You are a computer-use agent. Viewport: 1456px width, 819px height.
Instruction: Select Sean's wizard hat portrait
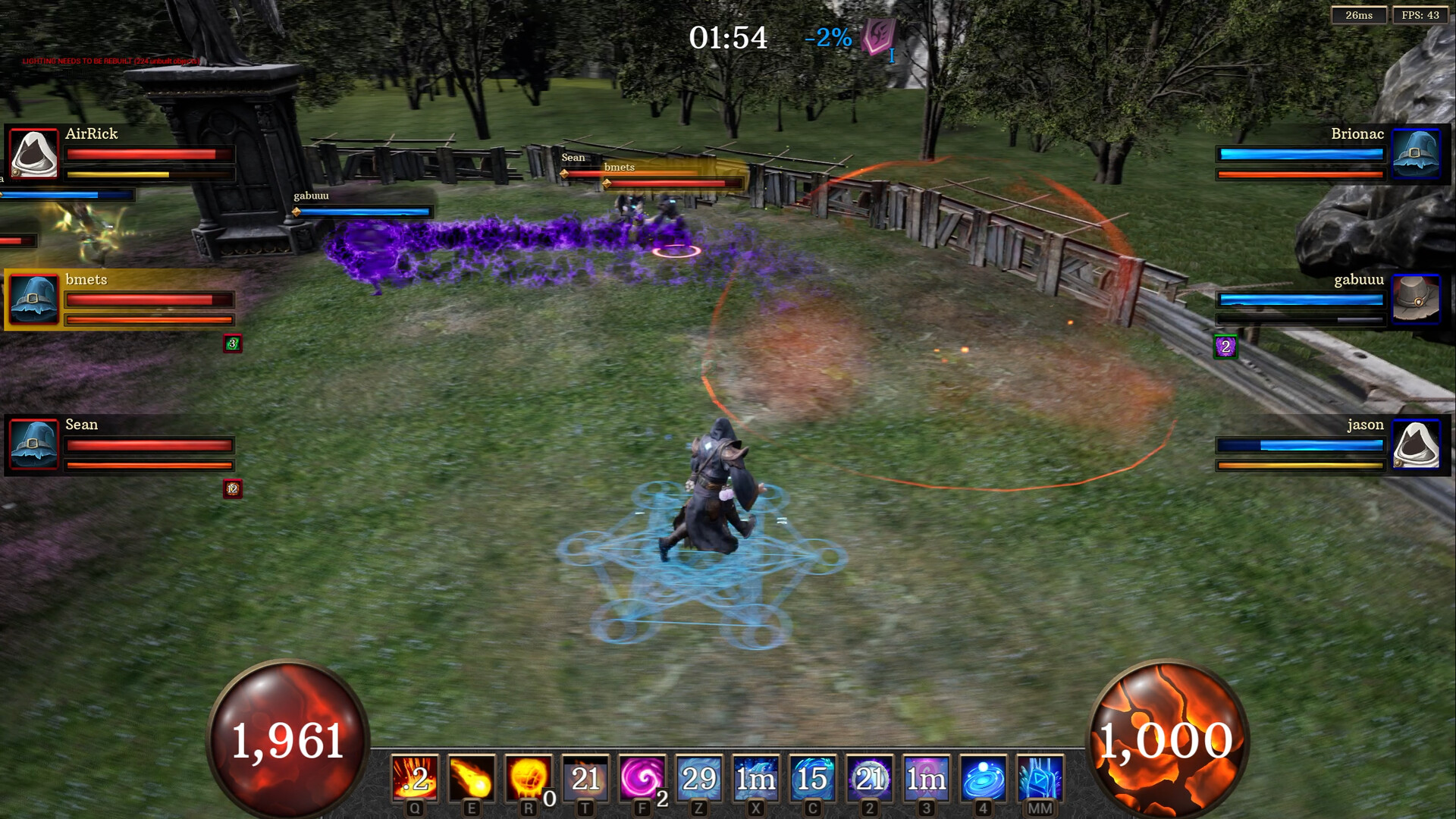(x=33, y=445)
